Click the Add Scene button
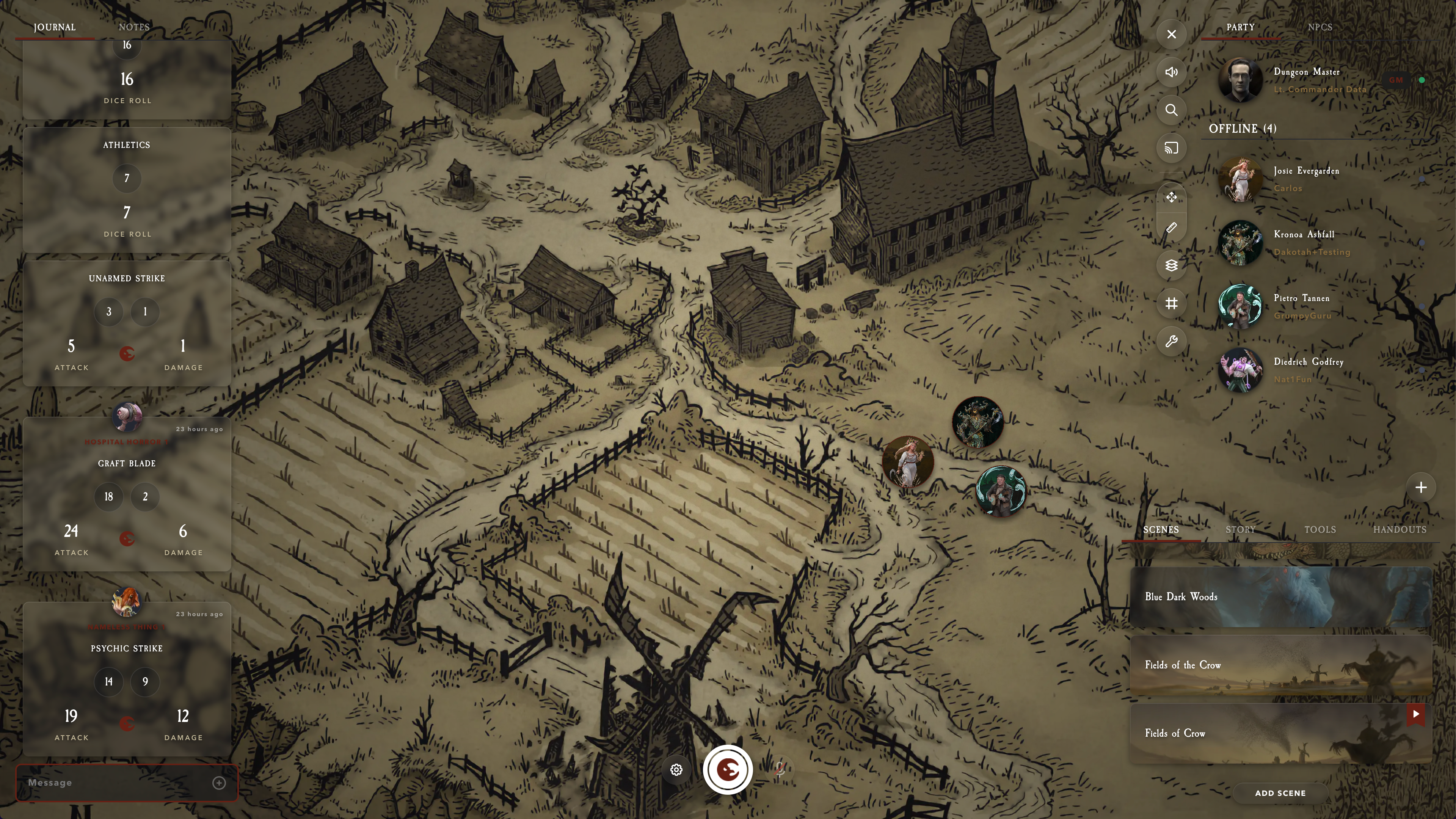 (1280, 793)
